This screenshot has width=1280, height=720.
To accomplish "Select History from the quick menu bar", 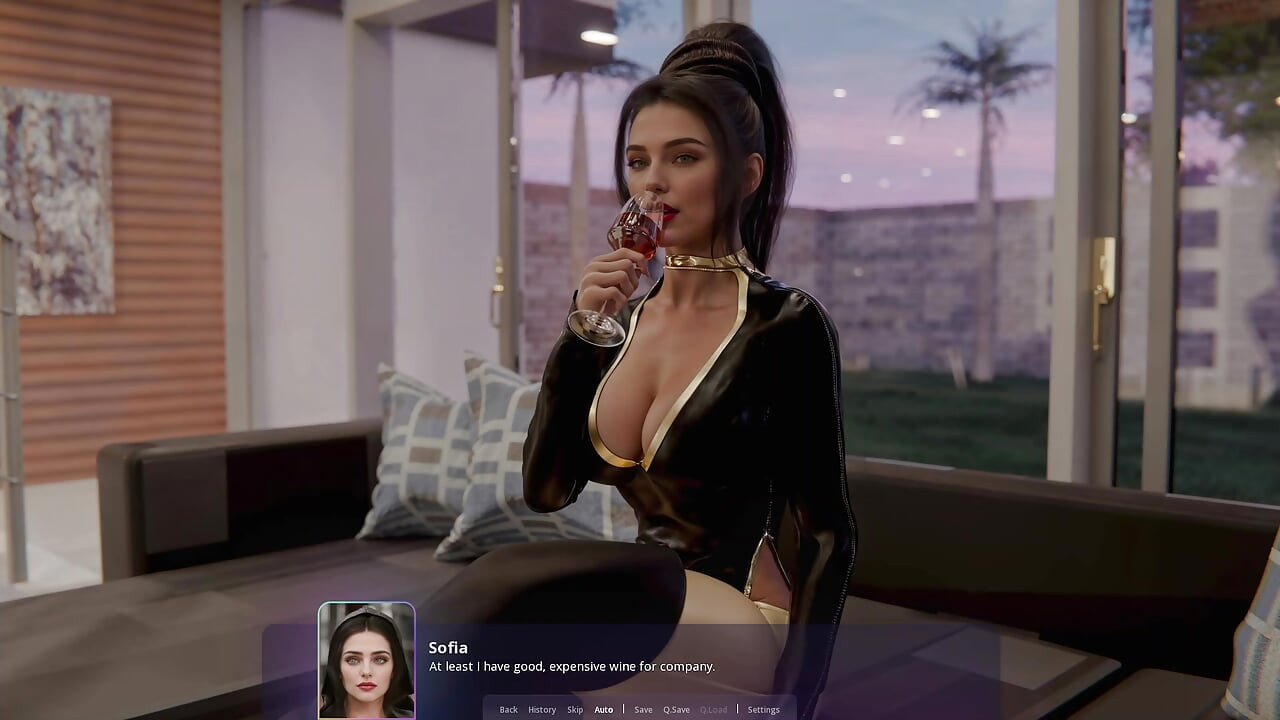I will click(x=542, y=709).
